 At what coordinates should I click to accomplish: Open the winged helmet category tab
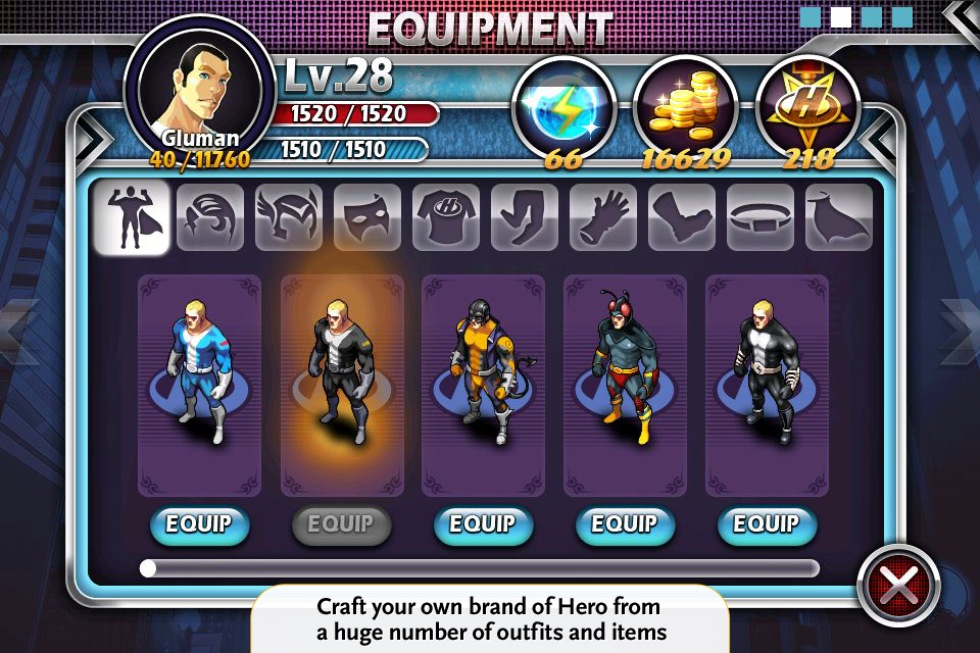click(289, 217)
